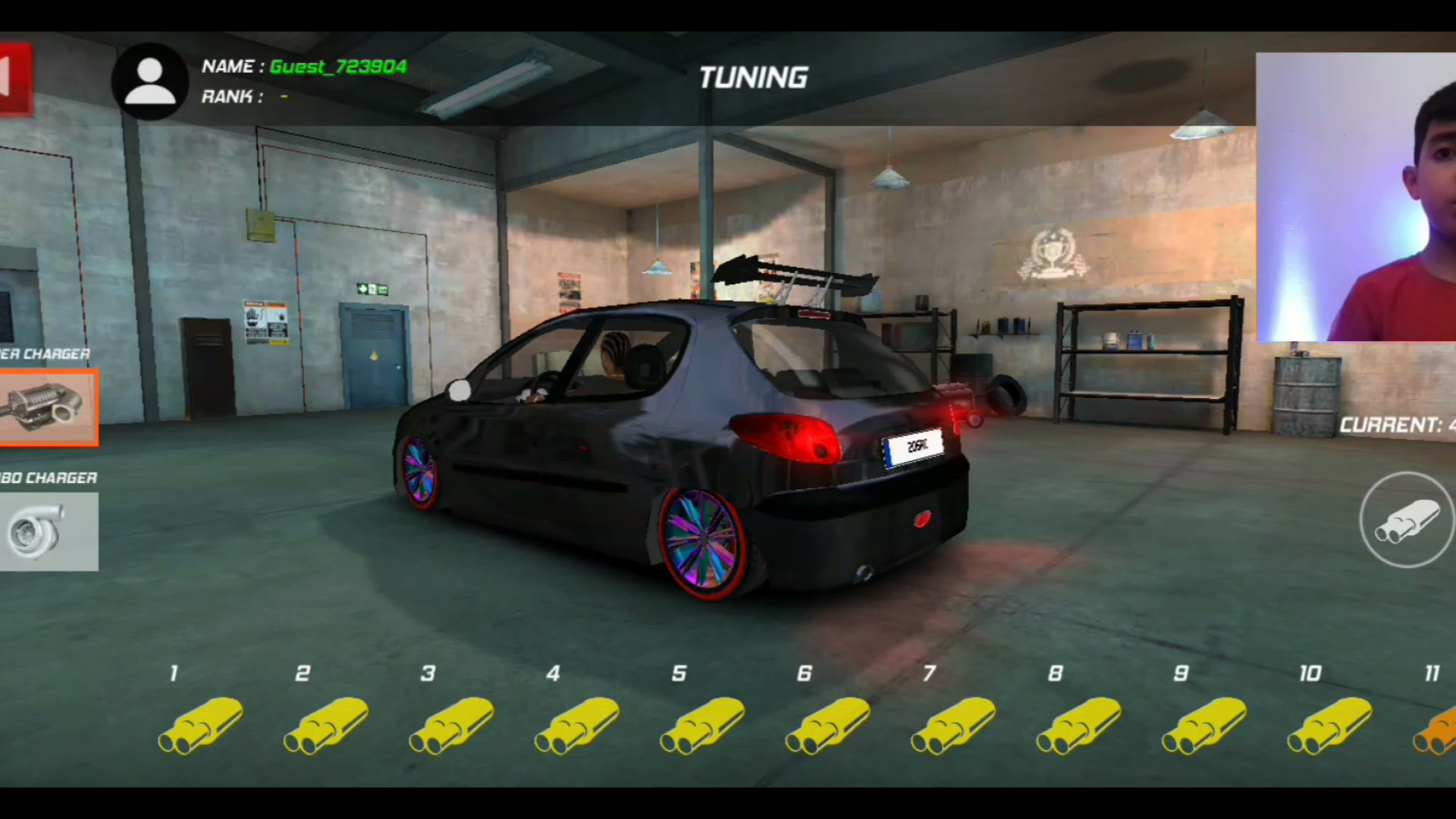
Task: Choose the Turbo Charger part
Action: 48,531
